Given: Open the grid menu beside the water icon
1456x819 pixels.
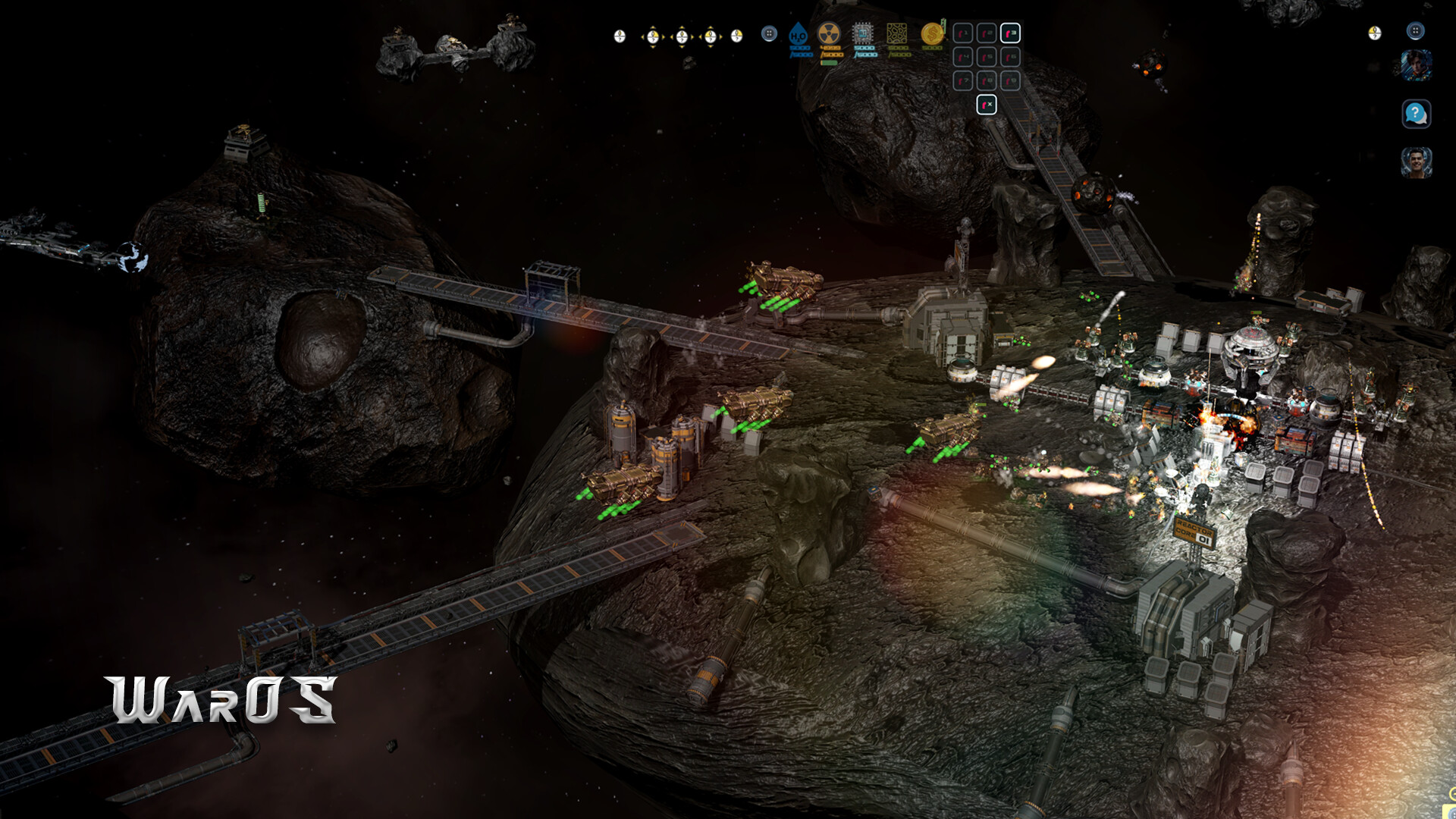Looking at the screenshot, I should coord(769,33).
